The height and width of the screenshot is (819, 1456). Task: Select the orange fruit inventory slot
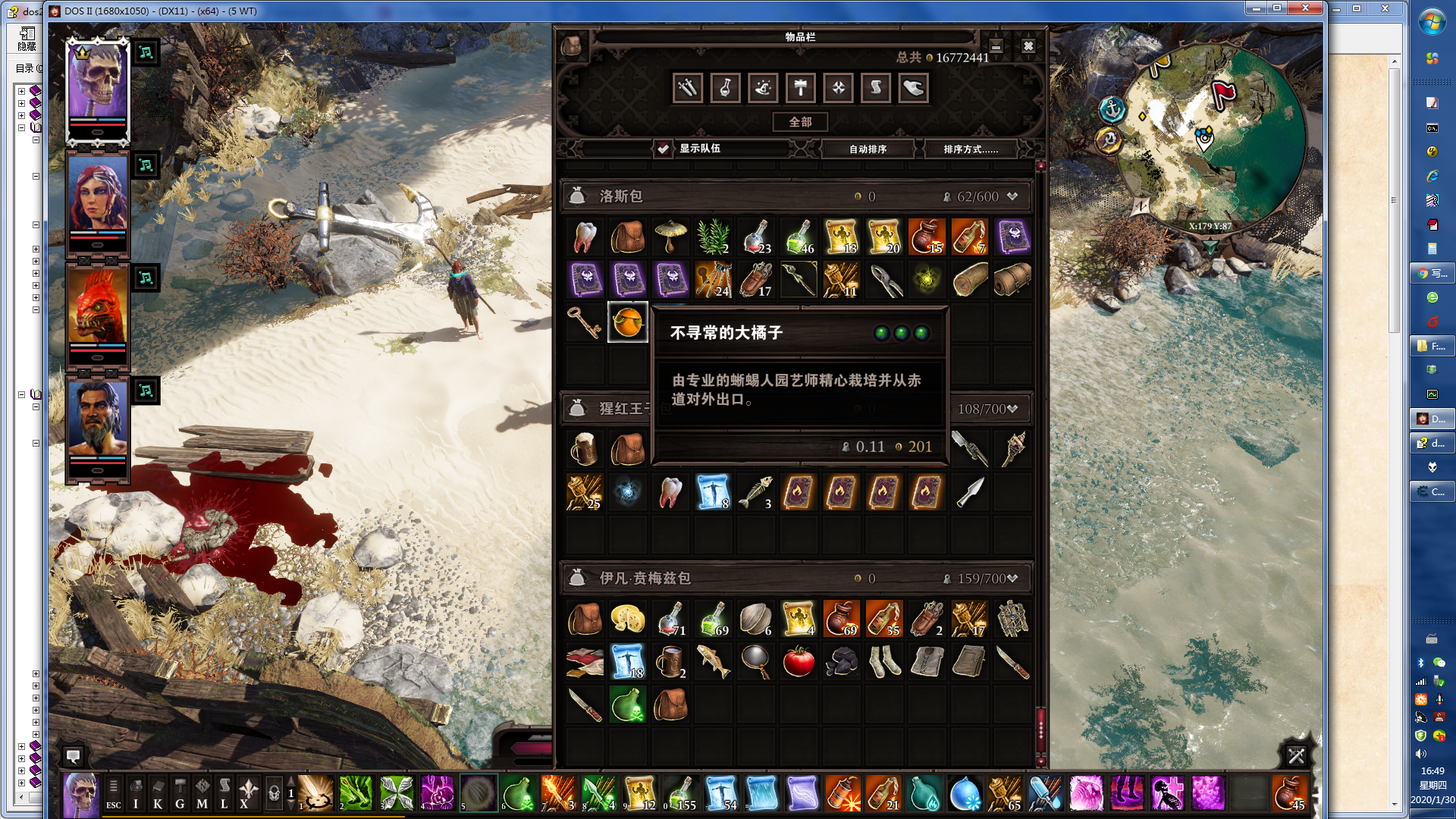pyautogui.click(x=627, y=322)
